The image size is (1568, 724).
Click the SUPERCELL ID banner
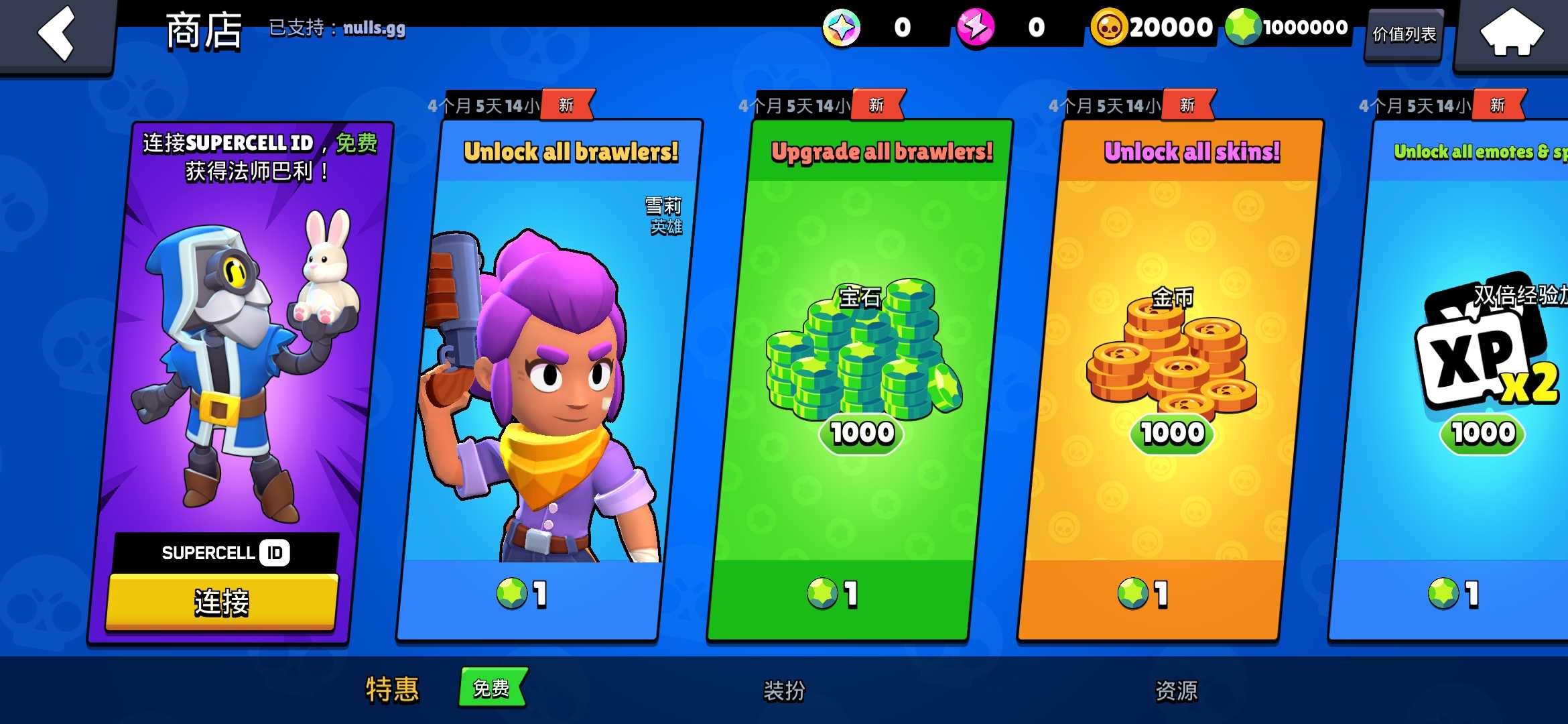pos(223,552)
